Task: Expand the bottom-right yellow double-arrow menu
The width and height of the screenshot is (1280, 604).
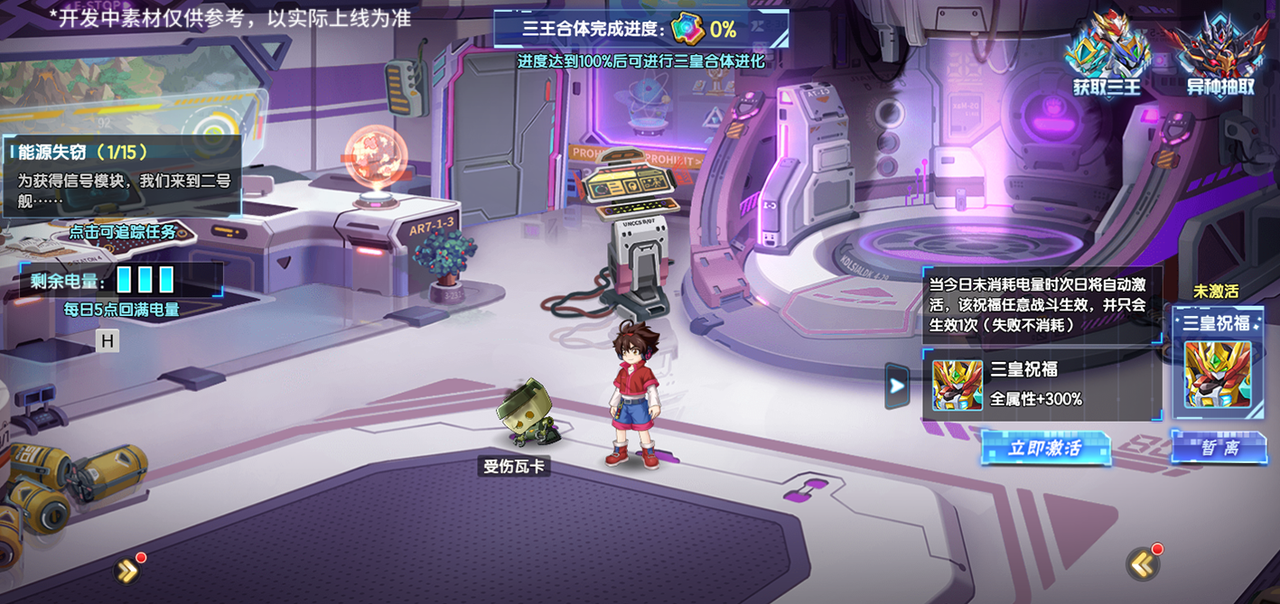Action: click(1142, 564)
